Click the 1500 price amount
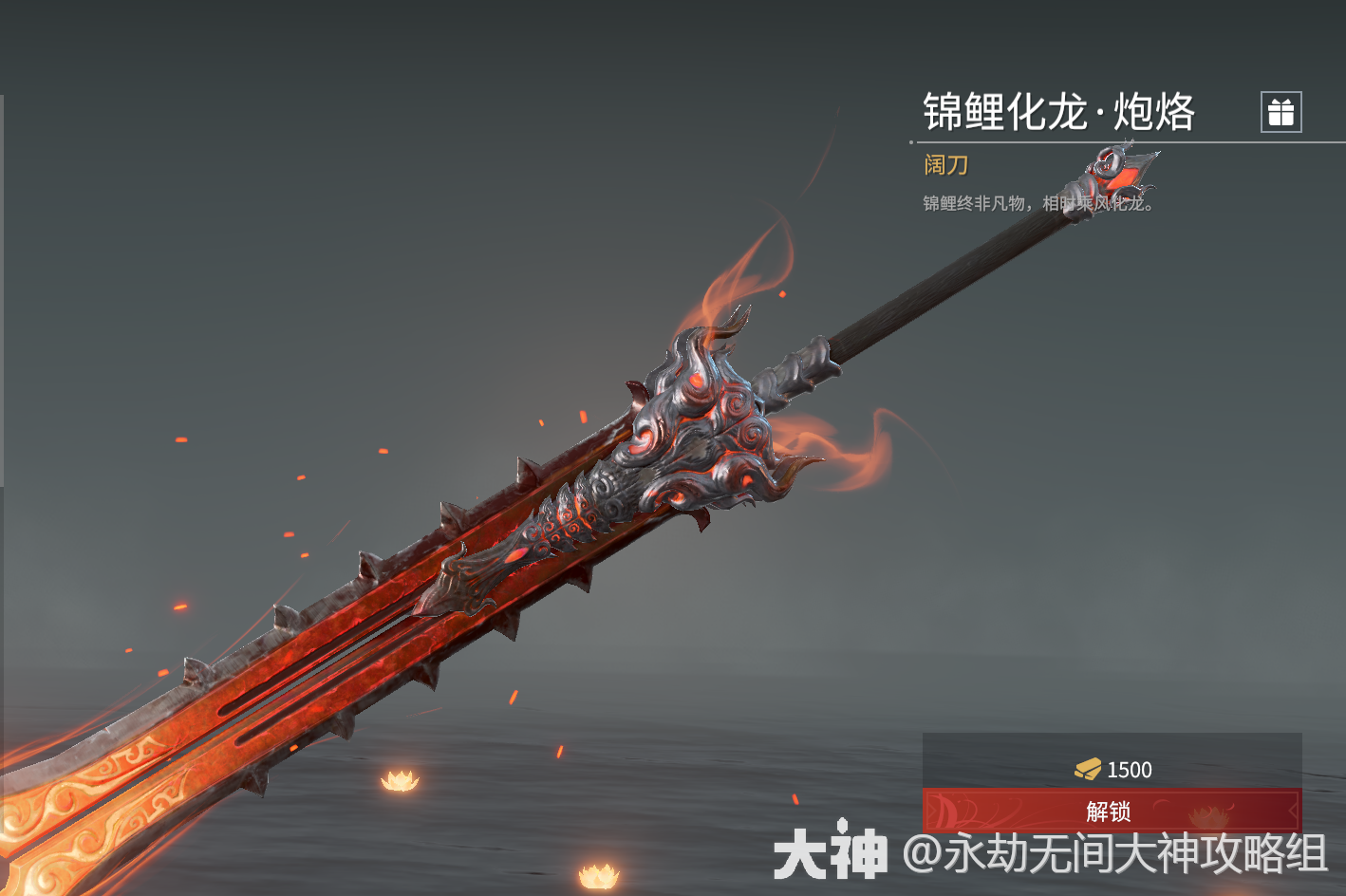This screenshot has width=1346, height=896. click(1130, 770)
